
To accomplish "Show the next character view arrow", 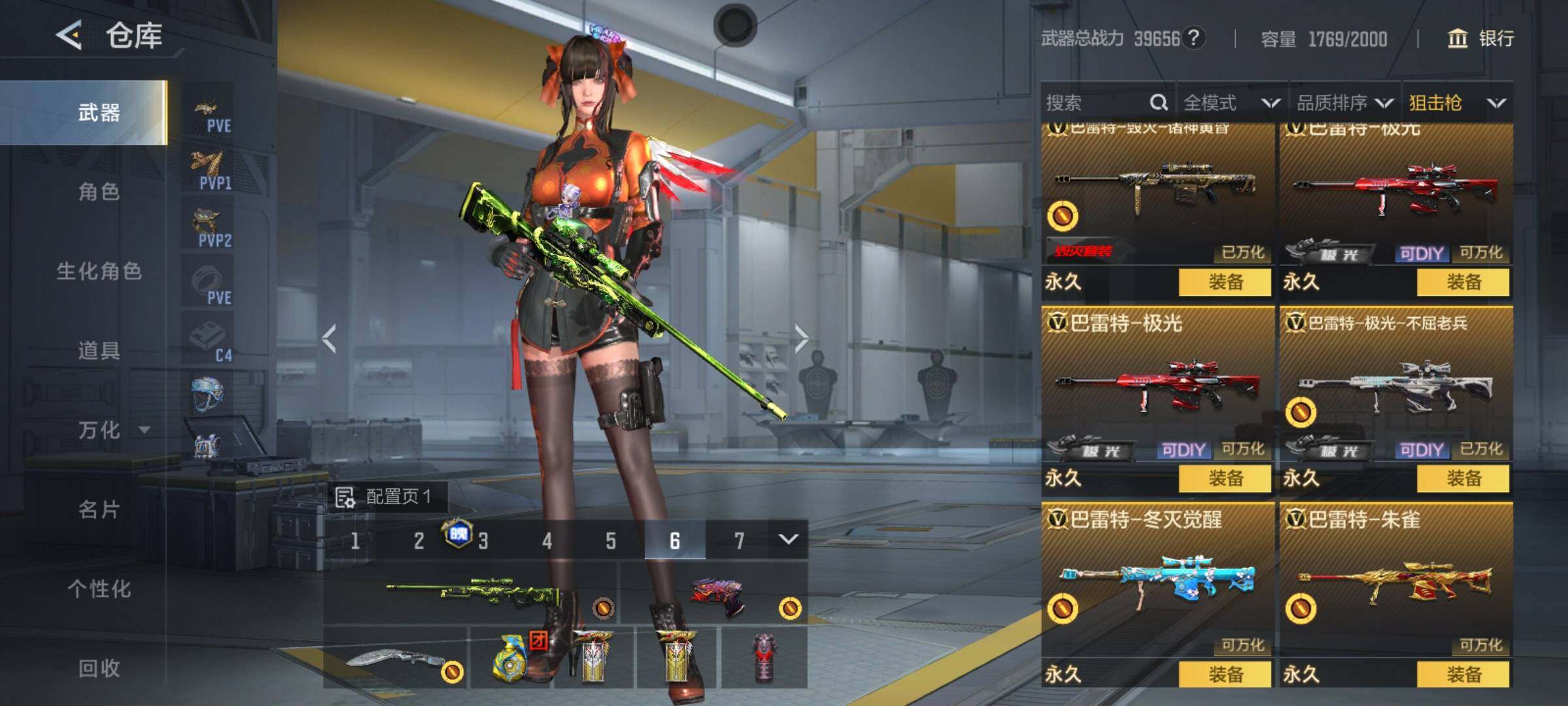I will point(801,338).
